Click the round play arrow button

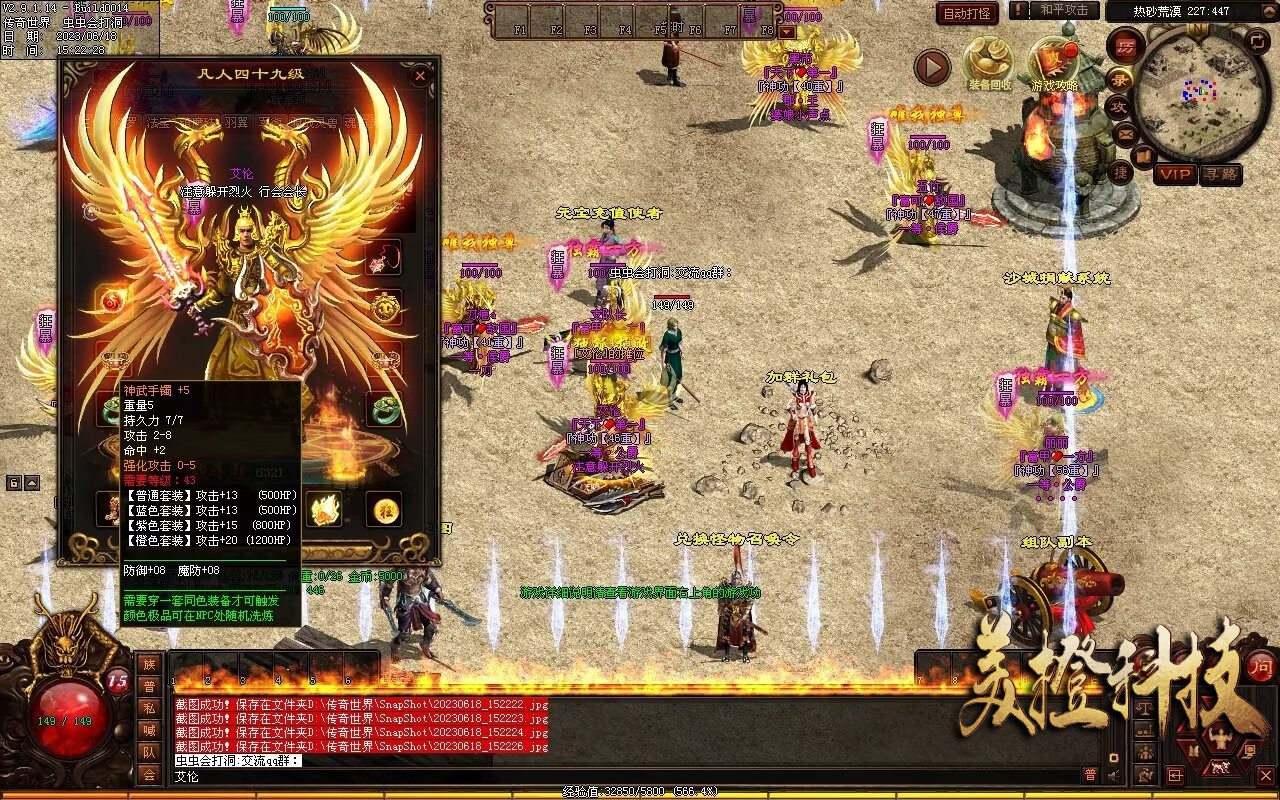tap(933, 67)
